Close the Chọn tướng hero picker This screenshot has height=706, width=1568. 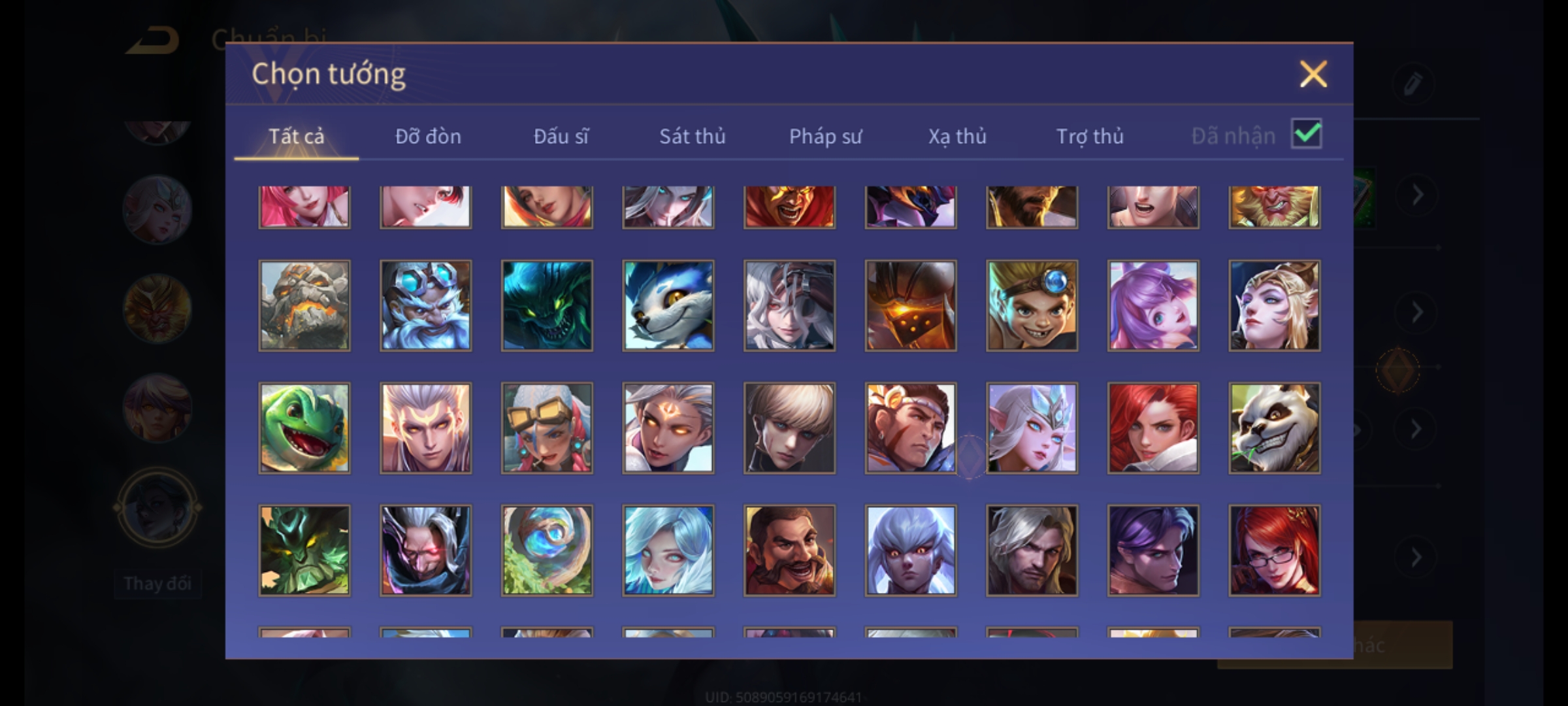coord(1313,74)
